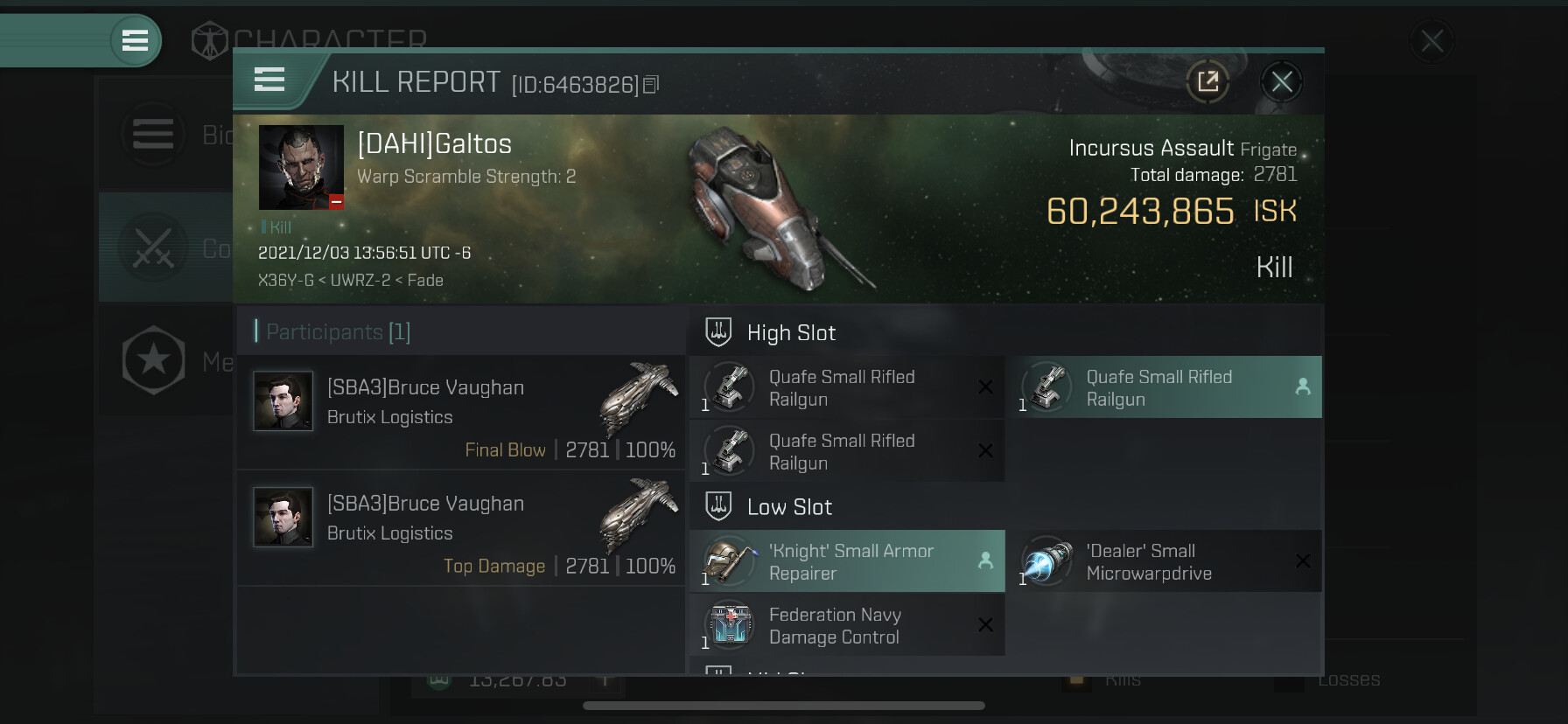Share the kill report externally
The image size is (1568, 724).
point(1207,82)
